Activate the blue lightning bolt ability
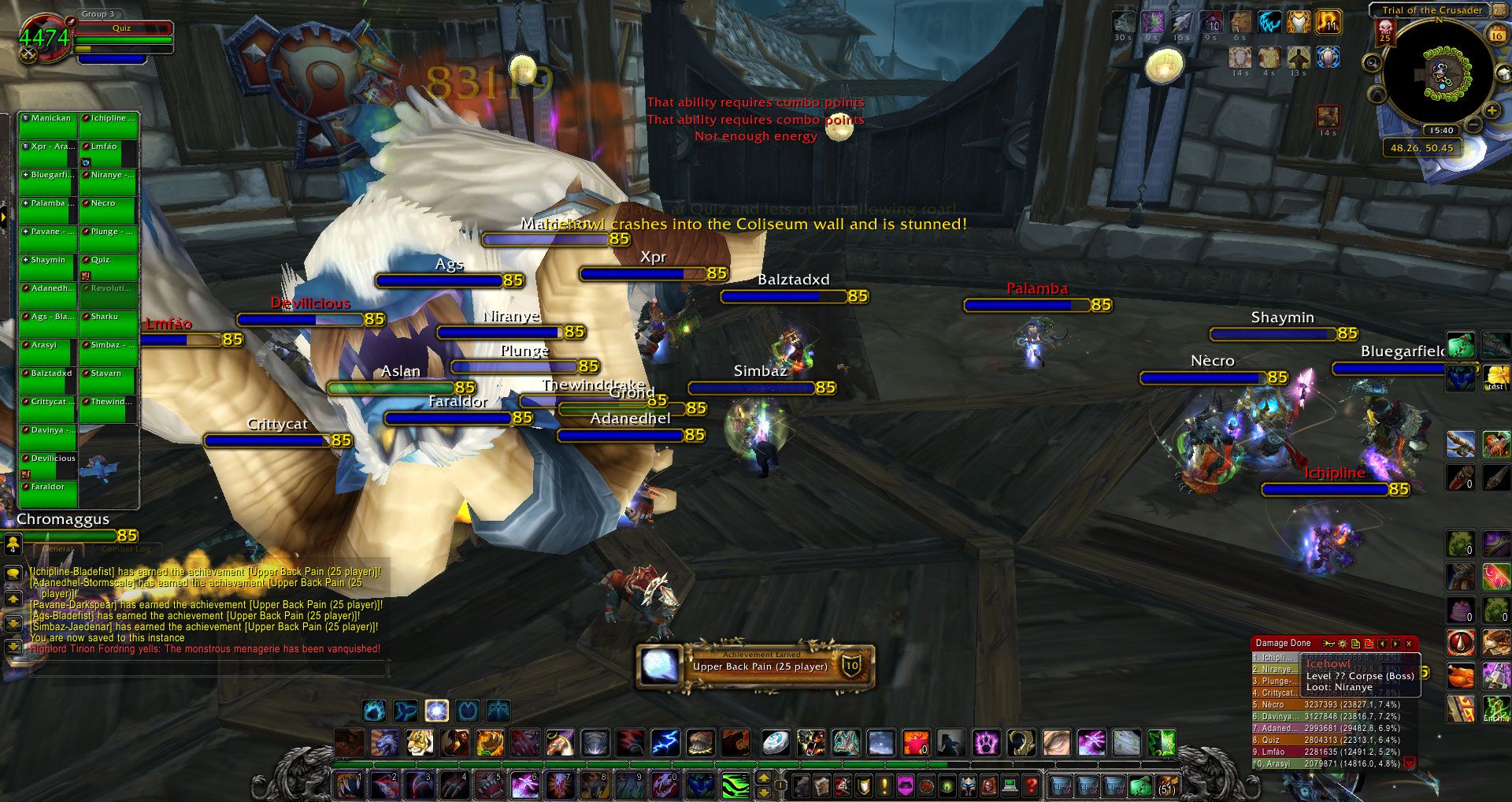This screenshot has height=802, width=1512. (665, 742)
